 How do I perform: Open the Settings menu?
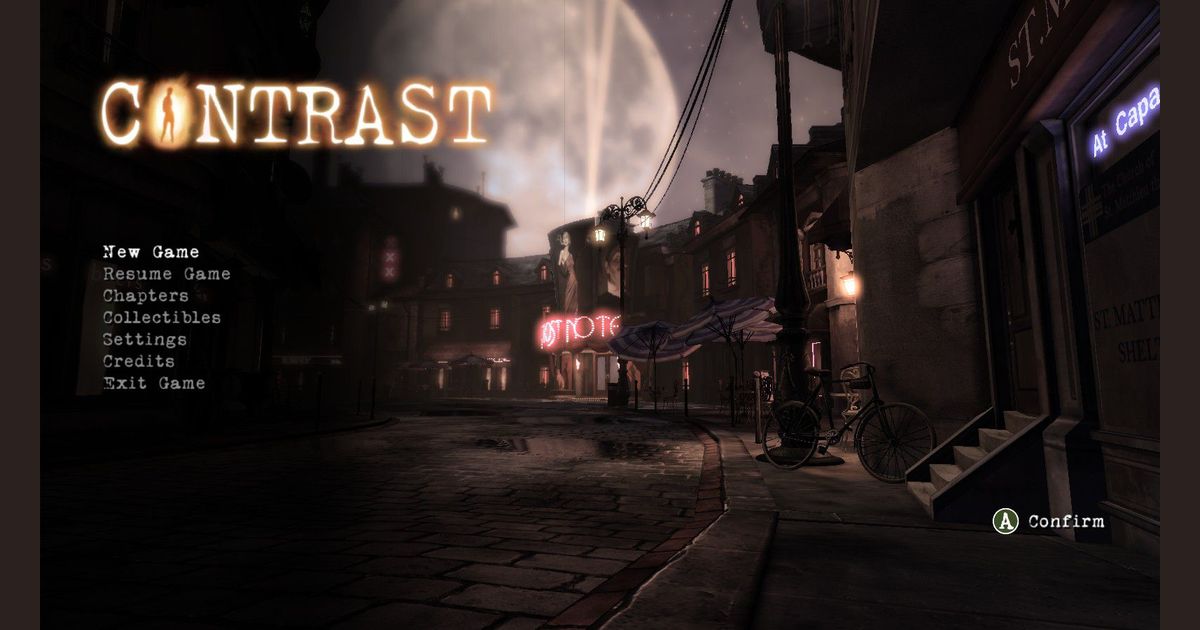(144, 340)
